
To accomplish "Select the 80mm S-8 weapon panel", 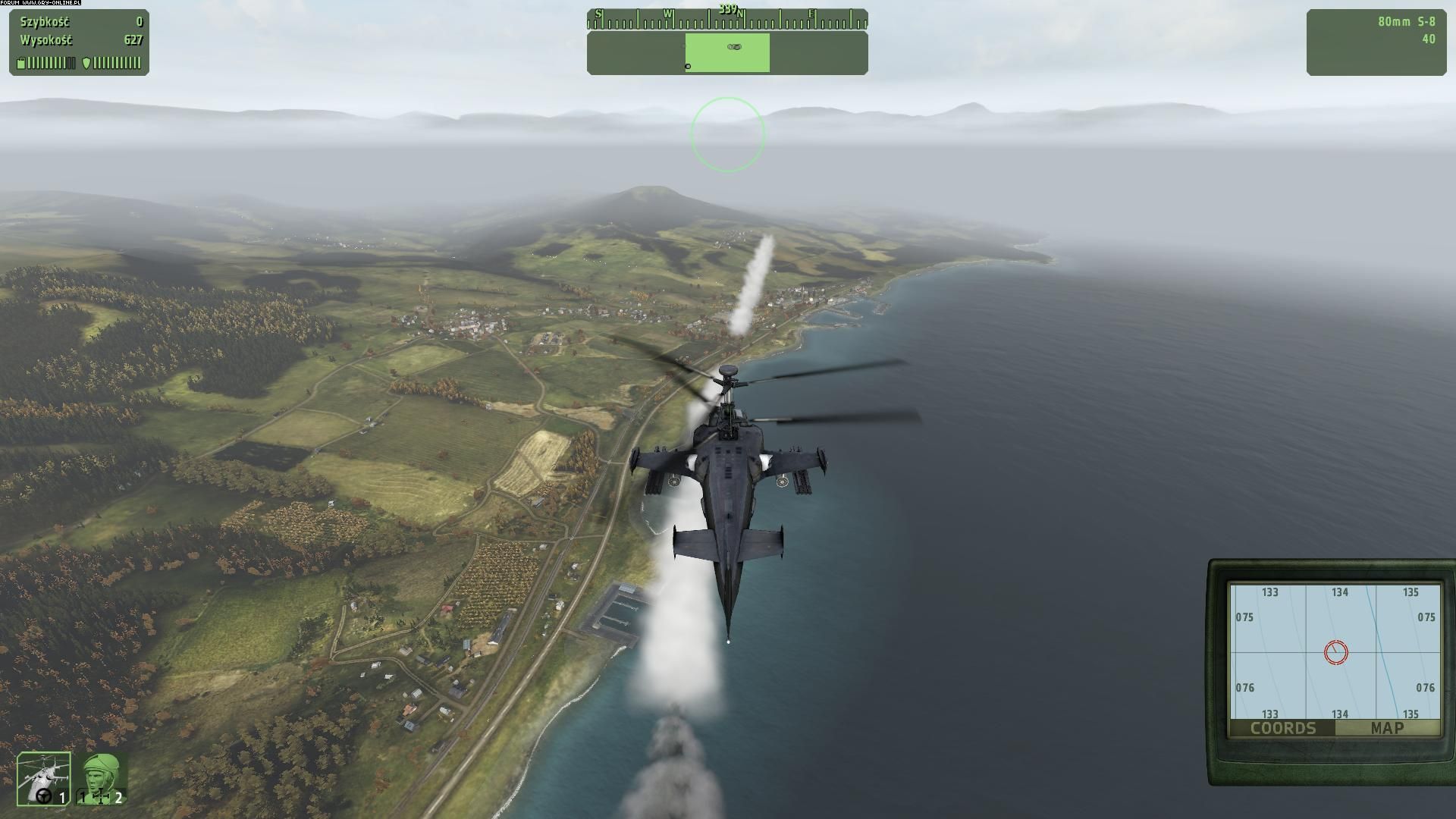I will click(x=1376, y=42).
